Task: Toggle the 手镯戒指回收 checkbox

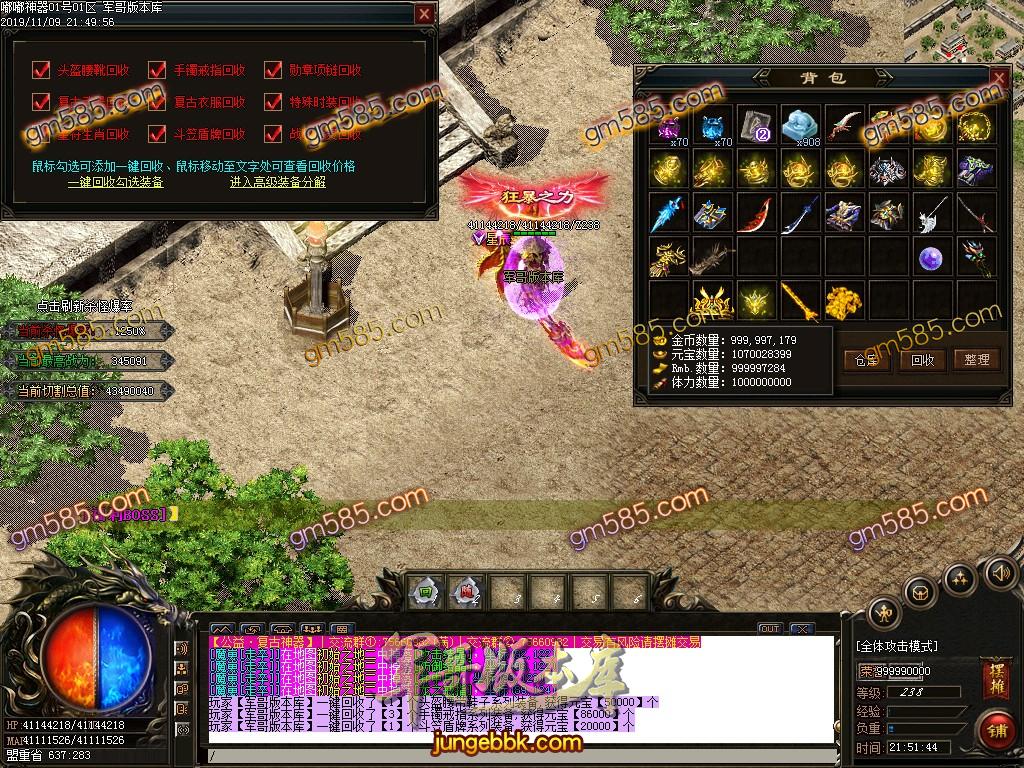Action: [x=157, y=70]
